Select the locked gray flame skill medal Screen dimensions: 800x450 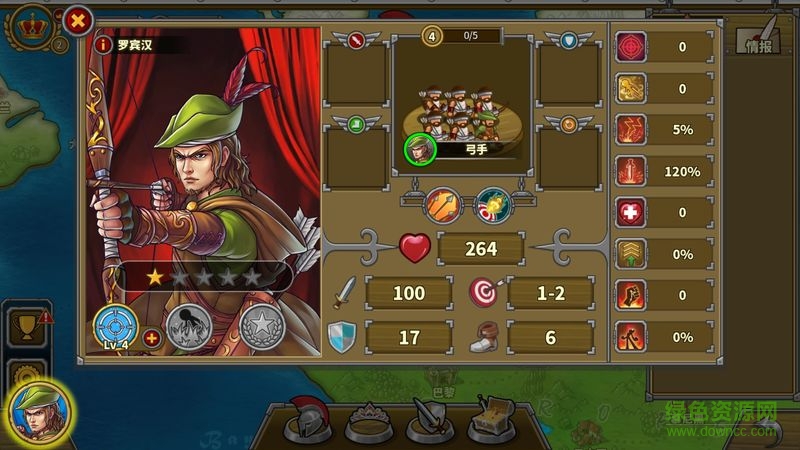tap(187, 327)
